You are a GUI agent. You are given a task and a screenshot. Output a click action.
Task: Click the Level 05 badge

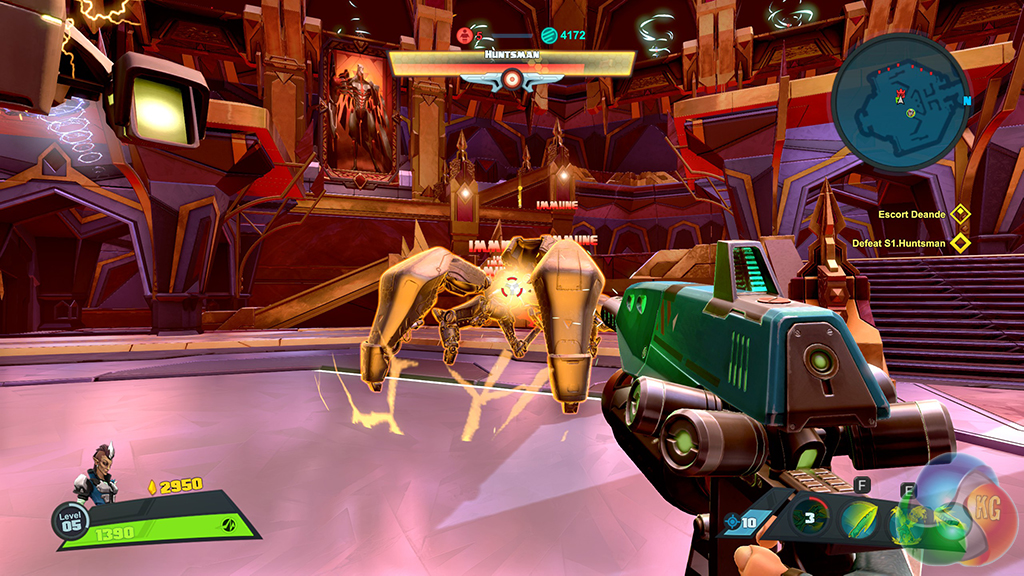tap(71, 520)
